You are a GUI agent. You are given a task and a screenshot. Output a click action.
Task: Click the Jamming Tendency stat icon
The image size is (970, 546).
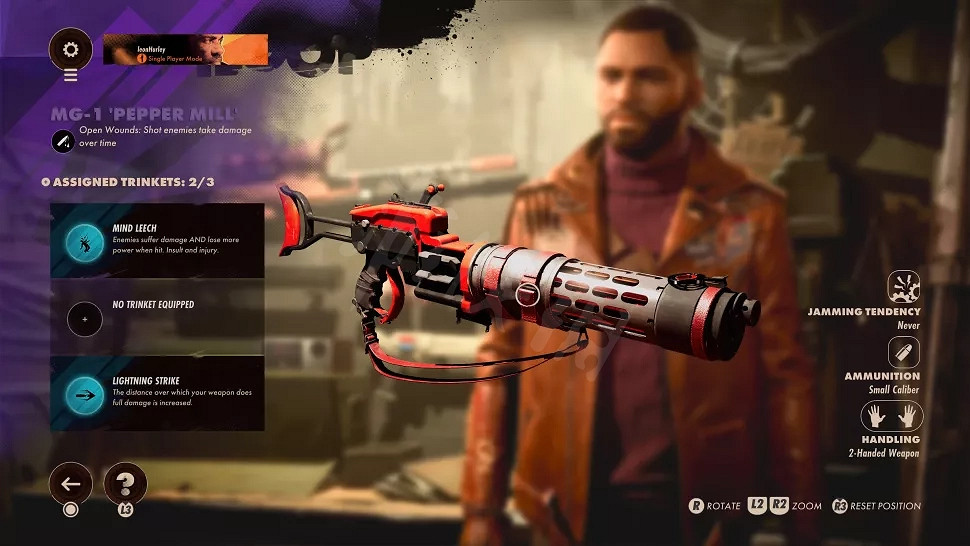click(904, 285)
